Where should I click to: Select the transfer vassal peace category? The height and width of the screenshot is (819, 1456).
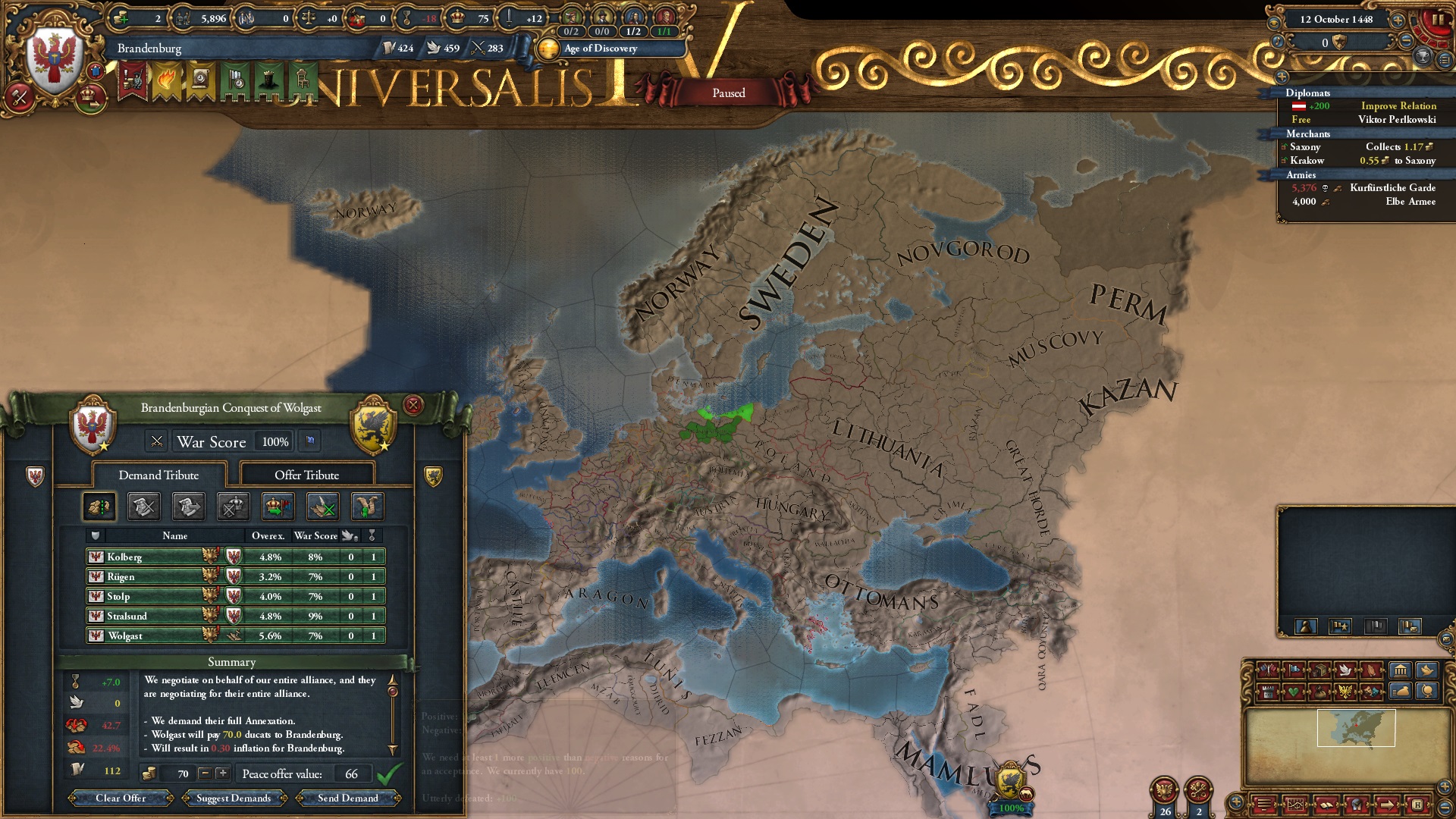click(x=188, y=506)
